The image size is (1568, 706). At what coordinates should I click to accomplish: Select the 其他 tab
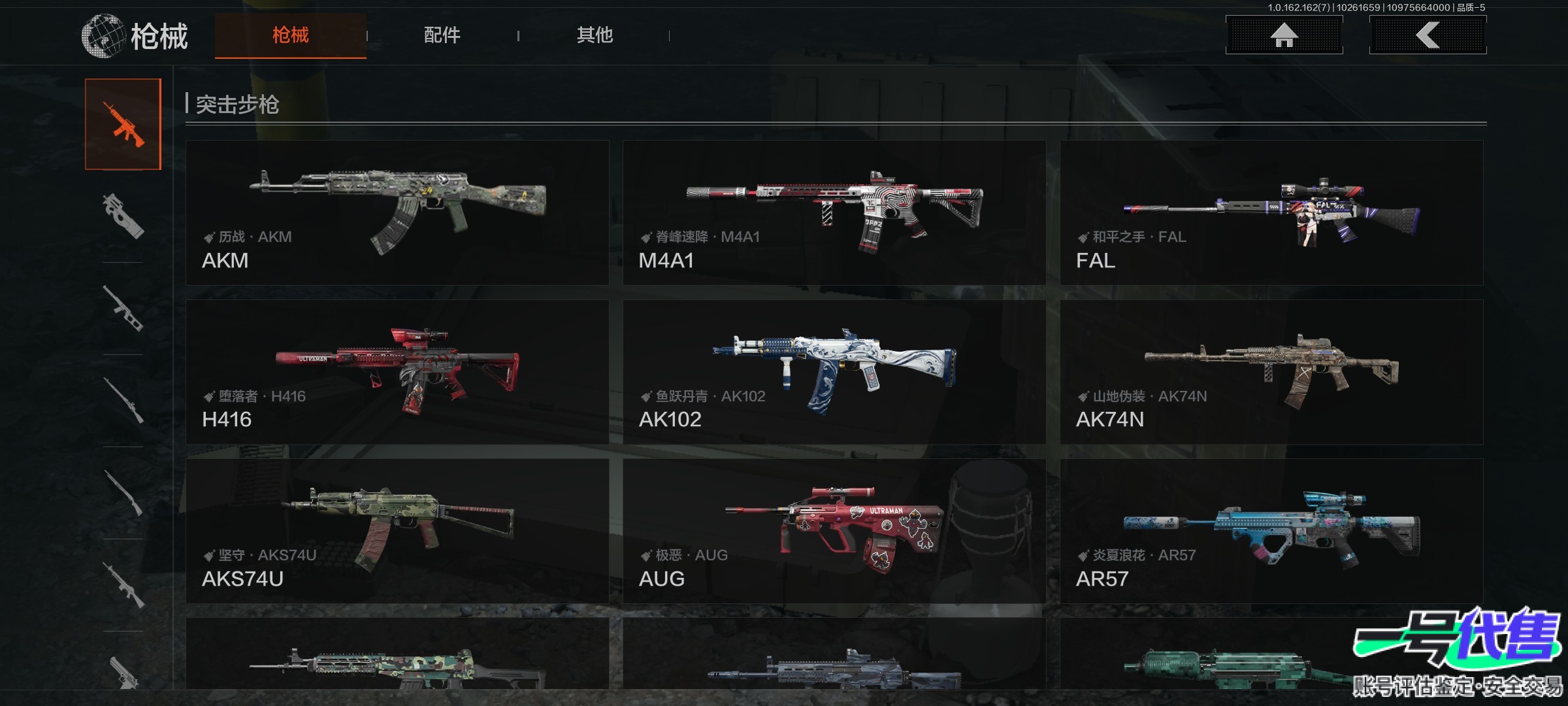tap(595, 35)
